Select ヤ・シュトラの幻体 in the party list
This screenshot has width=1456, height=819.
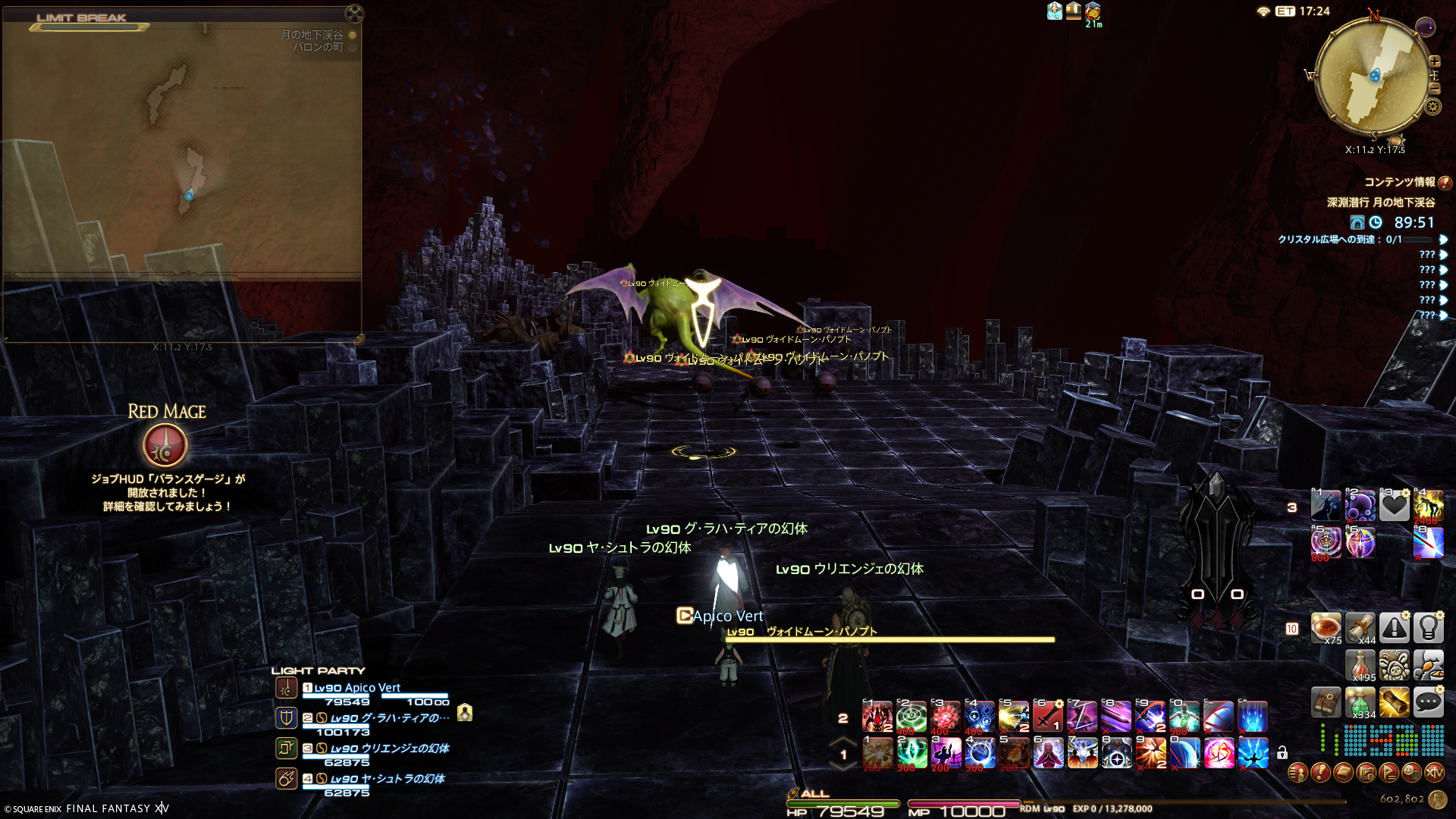[x=387, y=779]
